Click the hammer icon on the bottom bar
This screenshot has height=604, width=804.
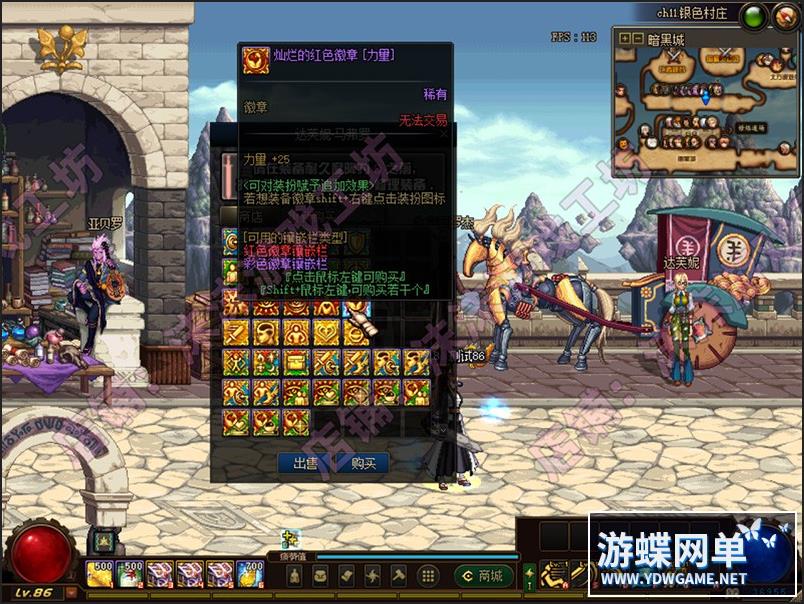[x=398, y=575]
